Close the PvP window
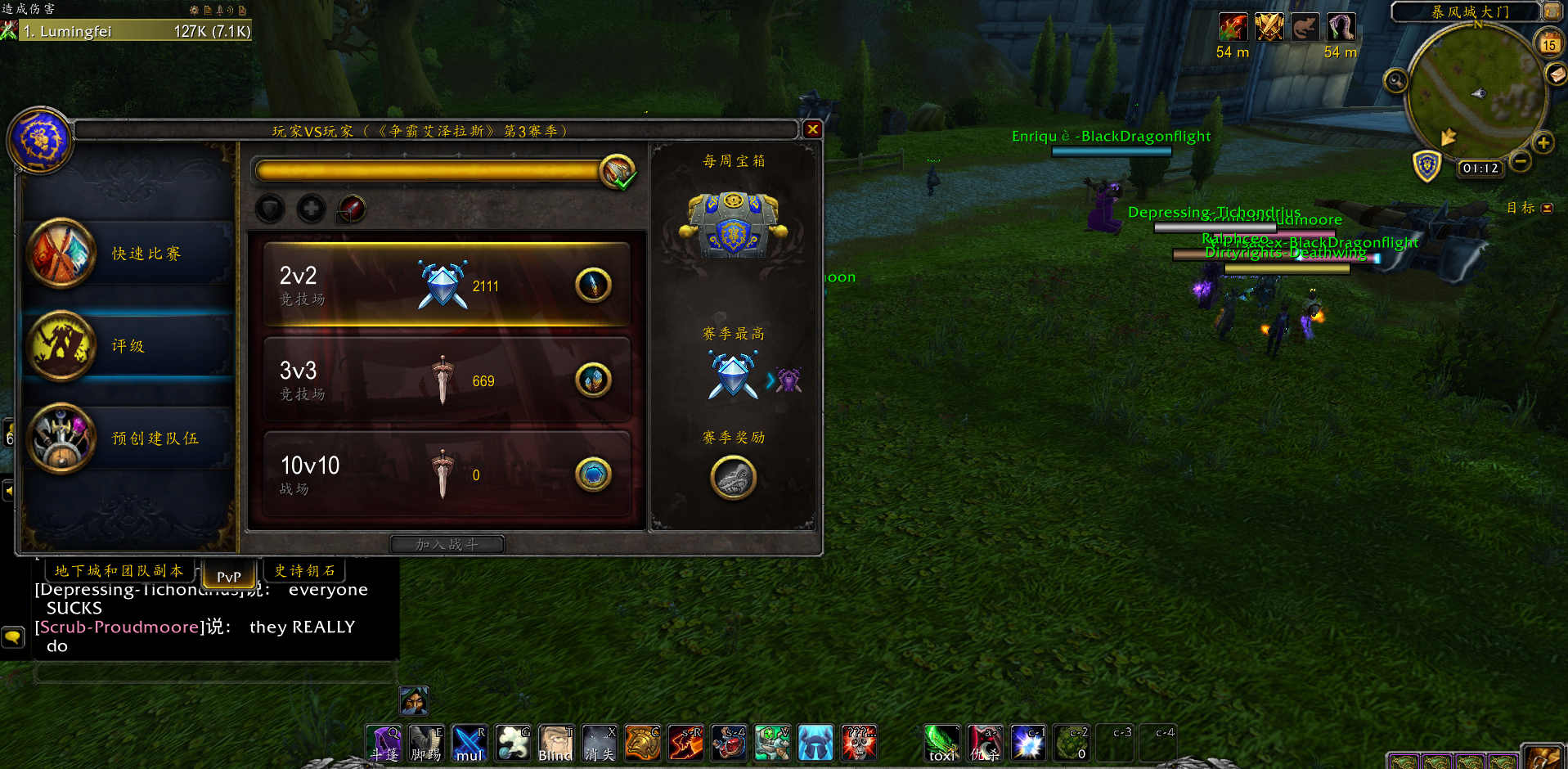The image size is (1568, 769). pyautogui.click(x=812, y=129)
